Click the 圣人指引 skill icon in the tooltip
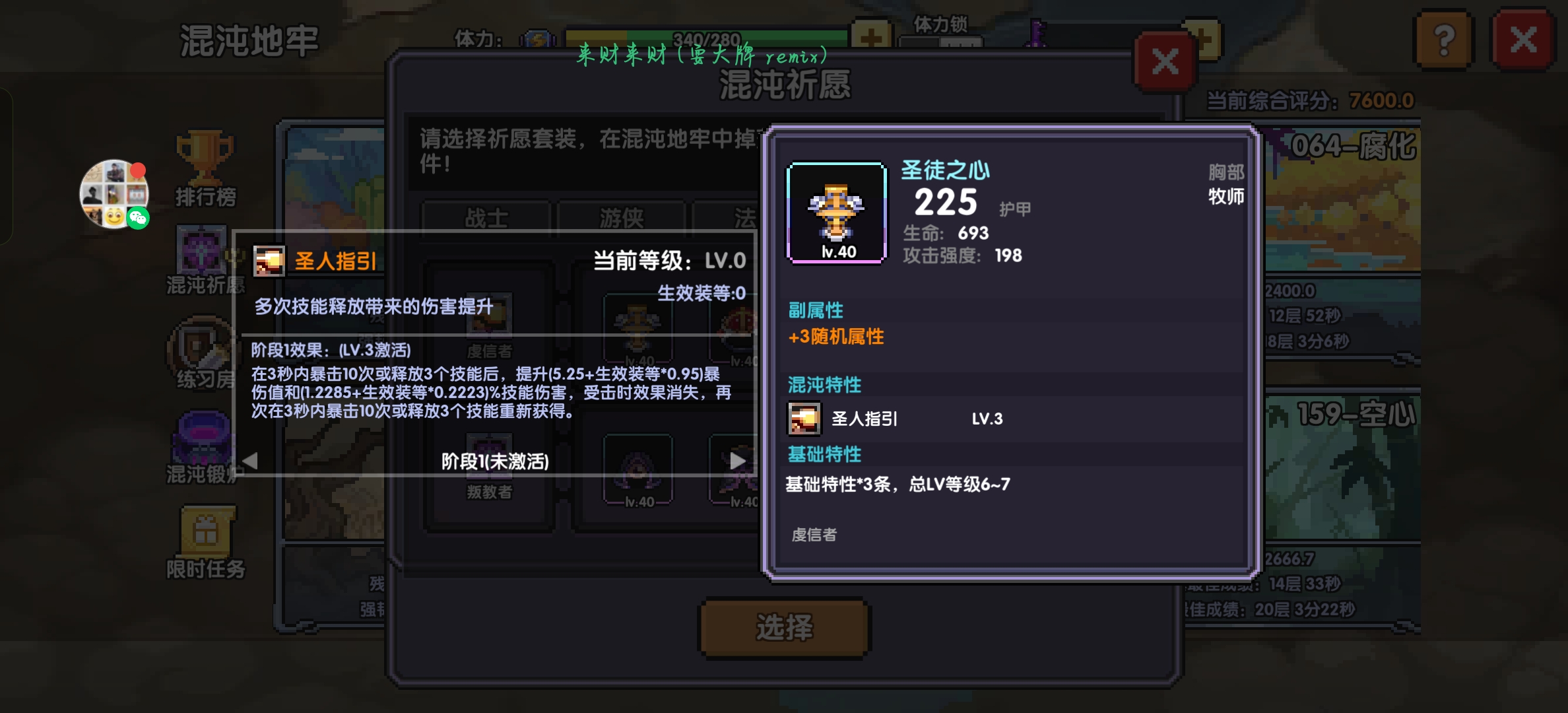The width and height of the screenshot is (1568, 713). [269, 262]
